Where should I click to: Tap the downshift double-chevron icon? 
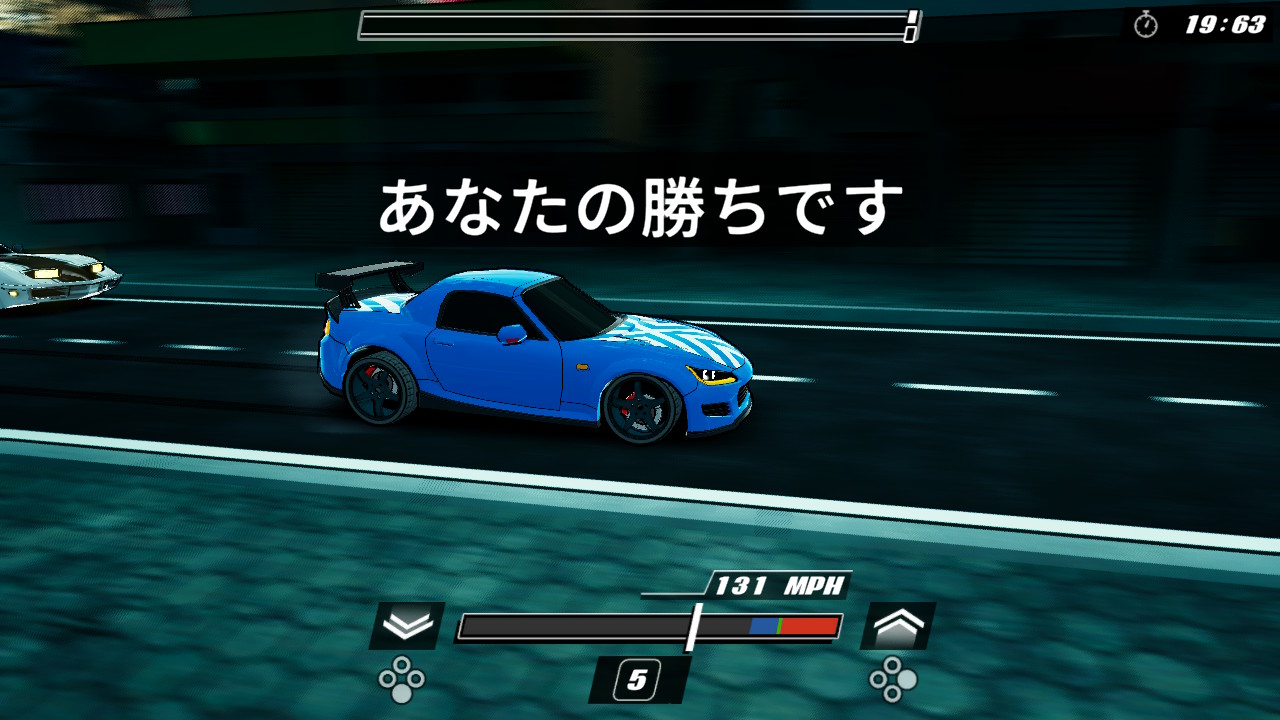(405, 623)
